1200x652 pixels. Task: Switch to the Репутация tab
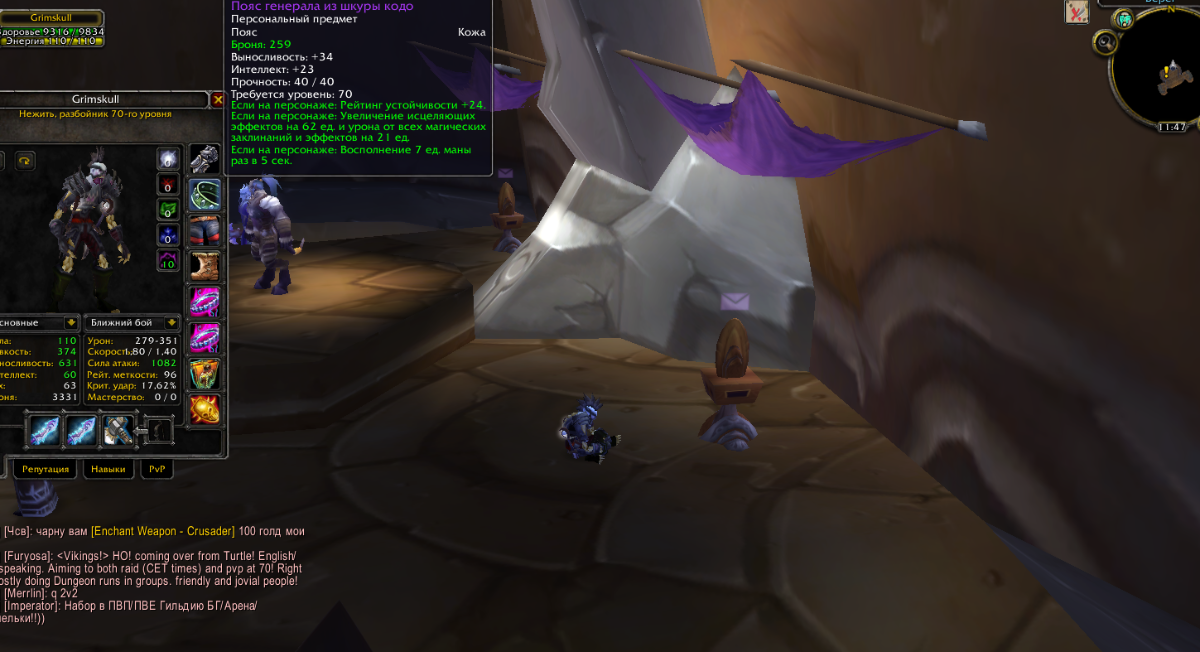(x=45, y=469)
